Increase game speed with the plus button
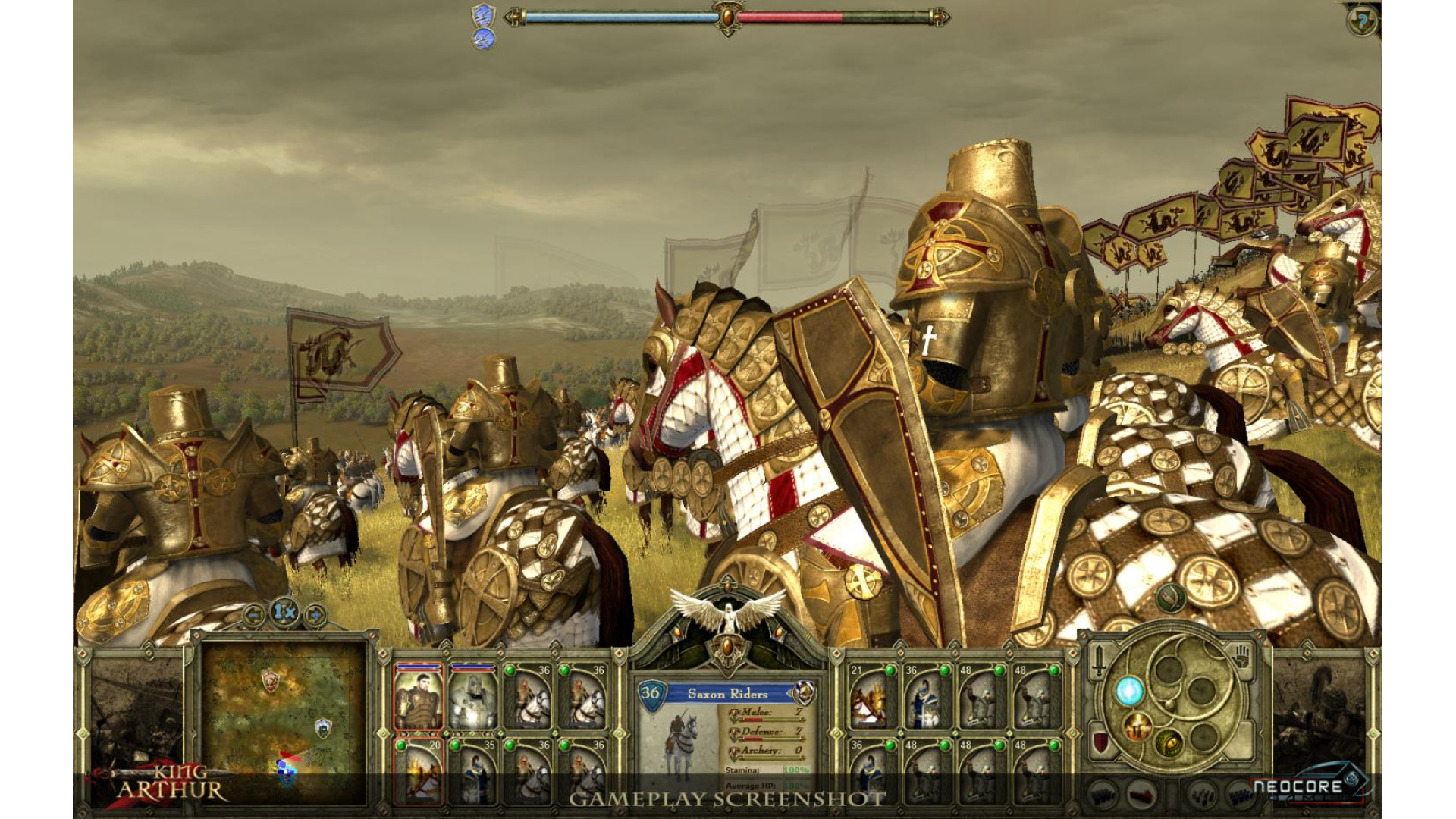Screen dimensions: 1456x819 point(314,613)
